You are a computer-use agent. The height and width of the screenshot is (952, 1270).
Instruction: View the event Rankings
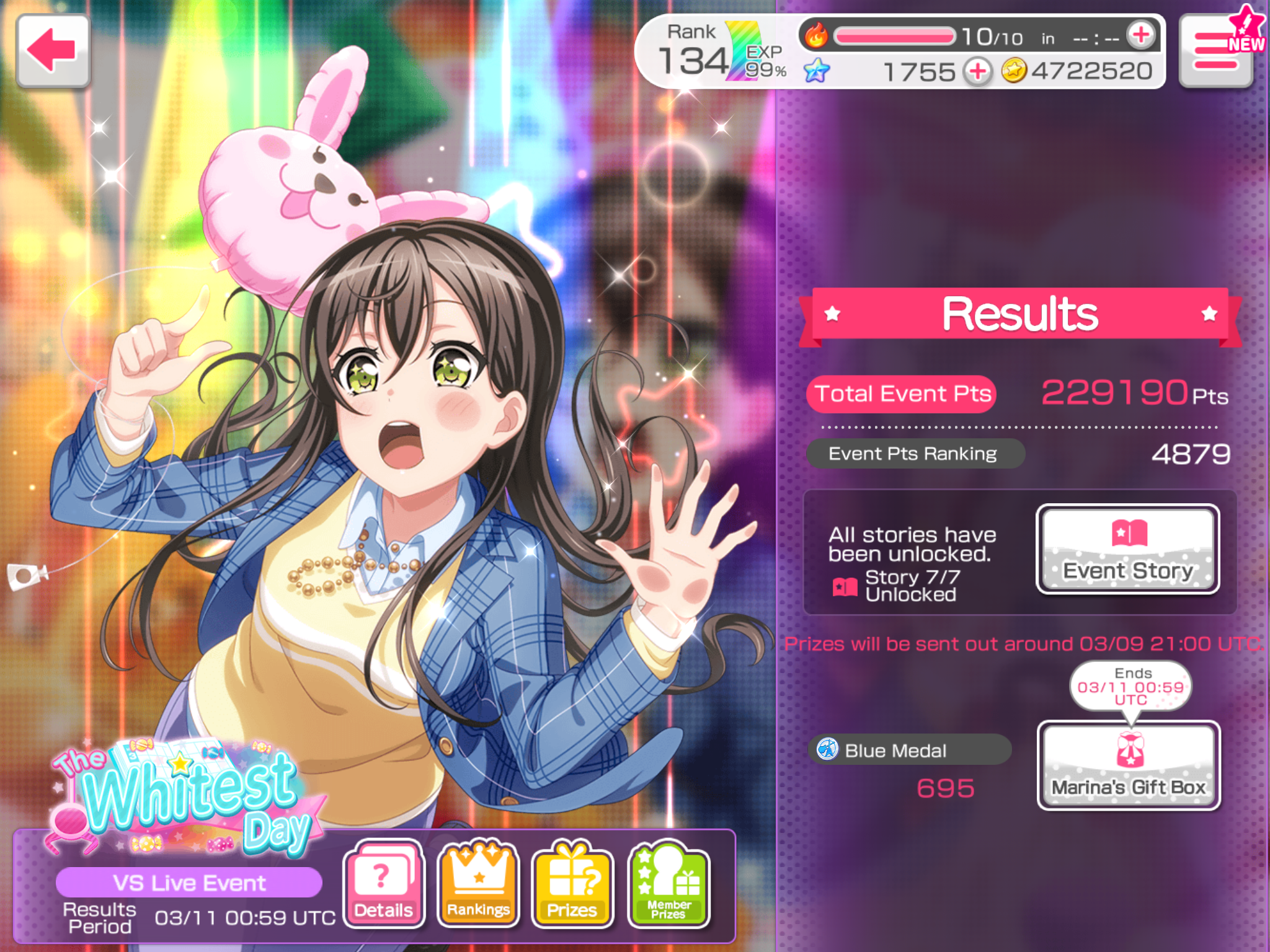point(478,884)
